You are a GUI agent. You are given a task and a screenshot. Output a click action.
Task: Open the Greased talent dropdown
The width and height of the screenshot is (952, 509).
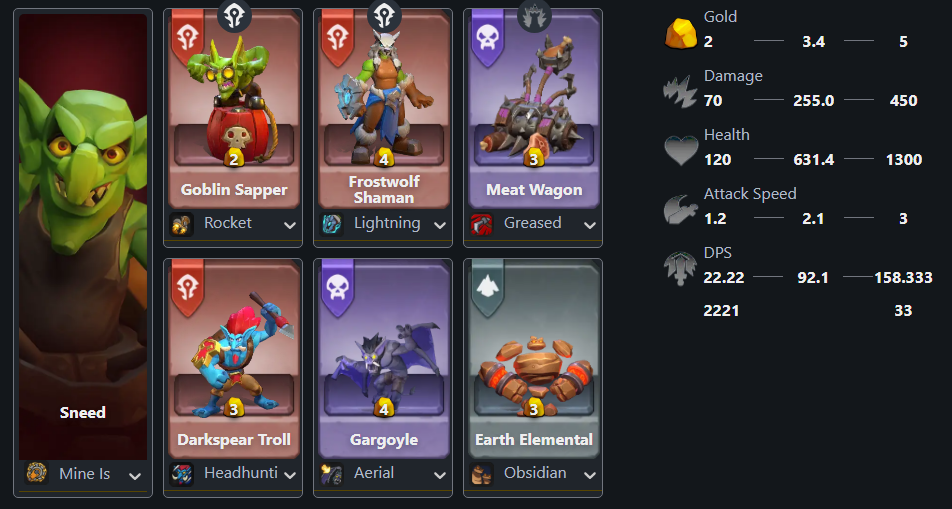533,224
